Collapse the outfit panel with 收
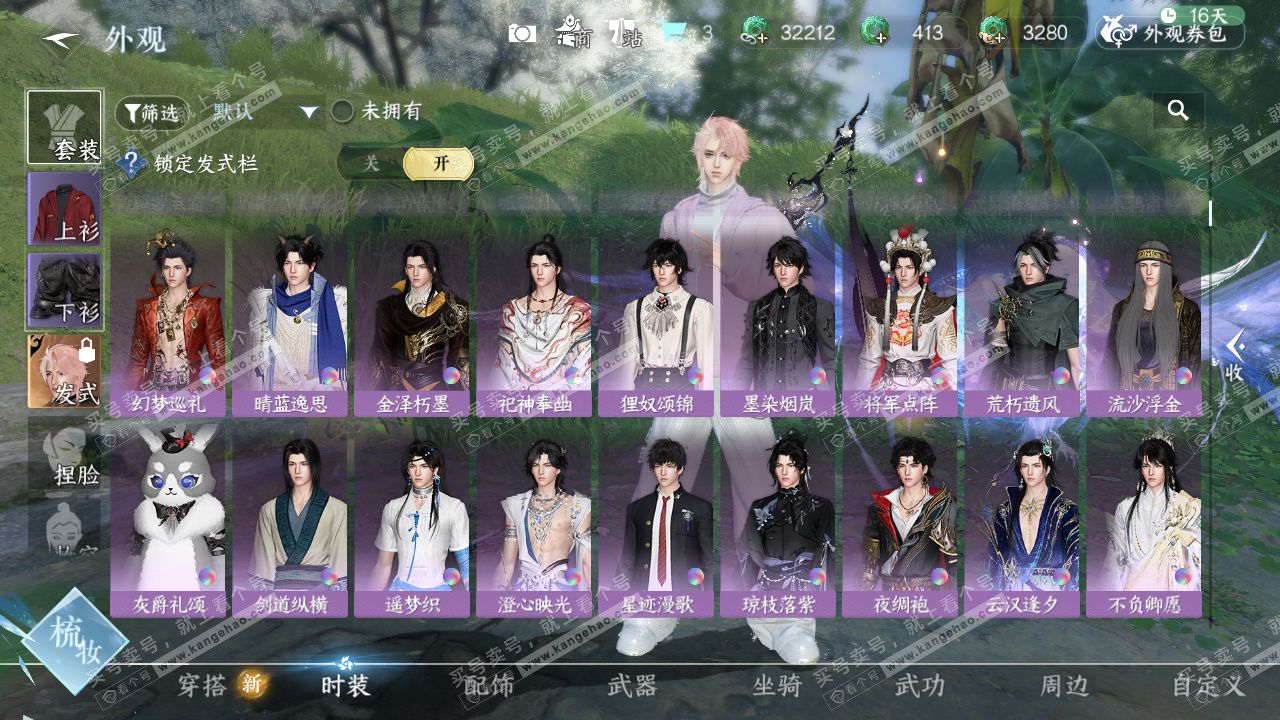 coord(1236,355)
